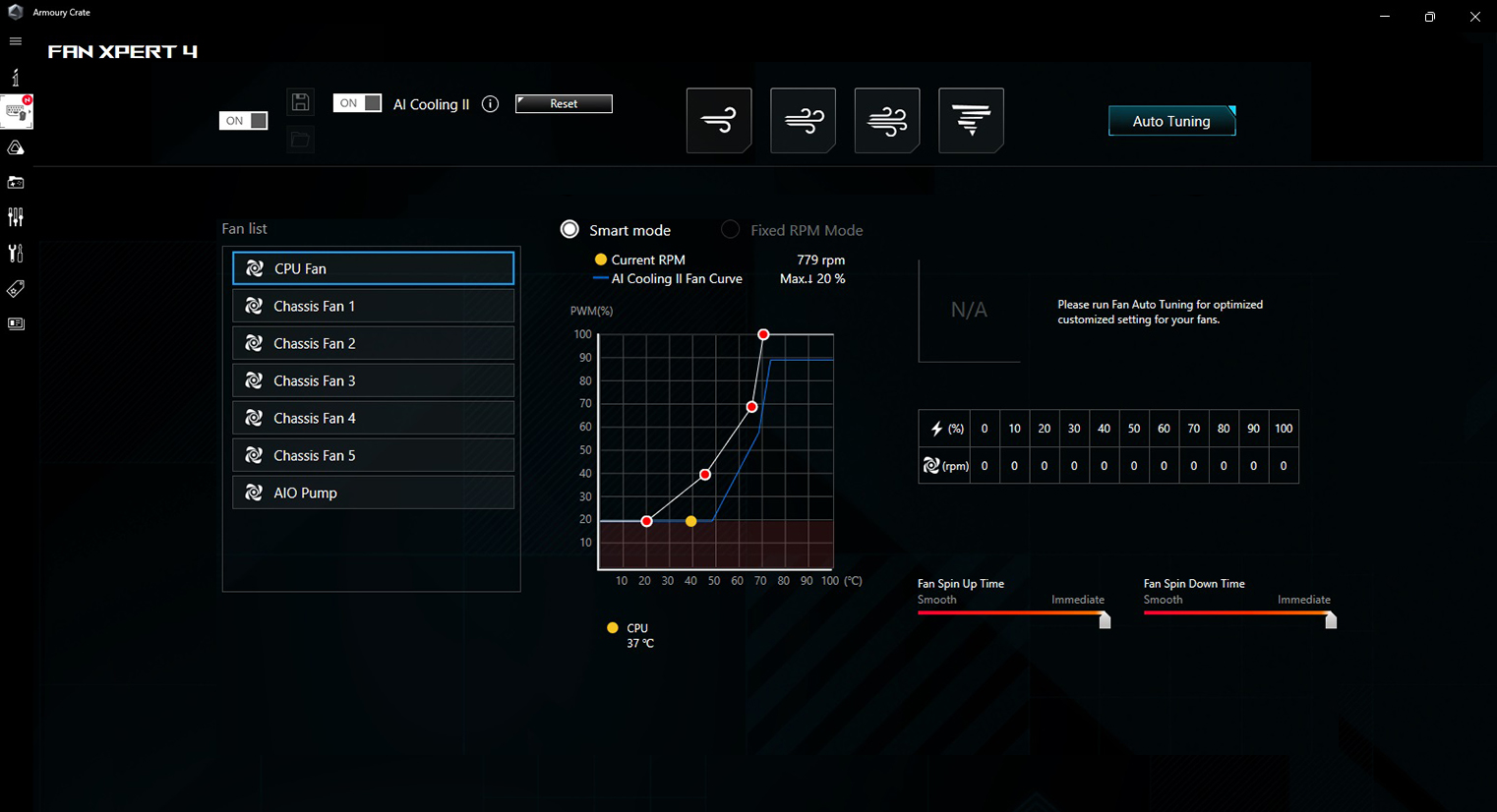Toggle the AI Cooling II switch
1497x812 pixels.
[x=357, y=103]
